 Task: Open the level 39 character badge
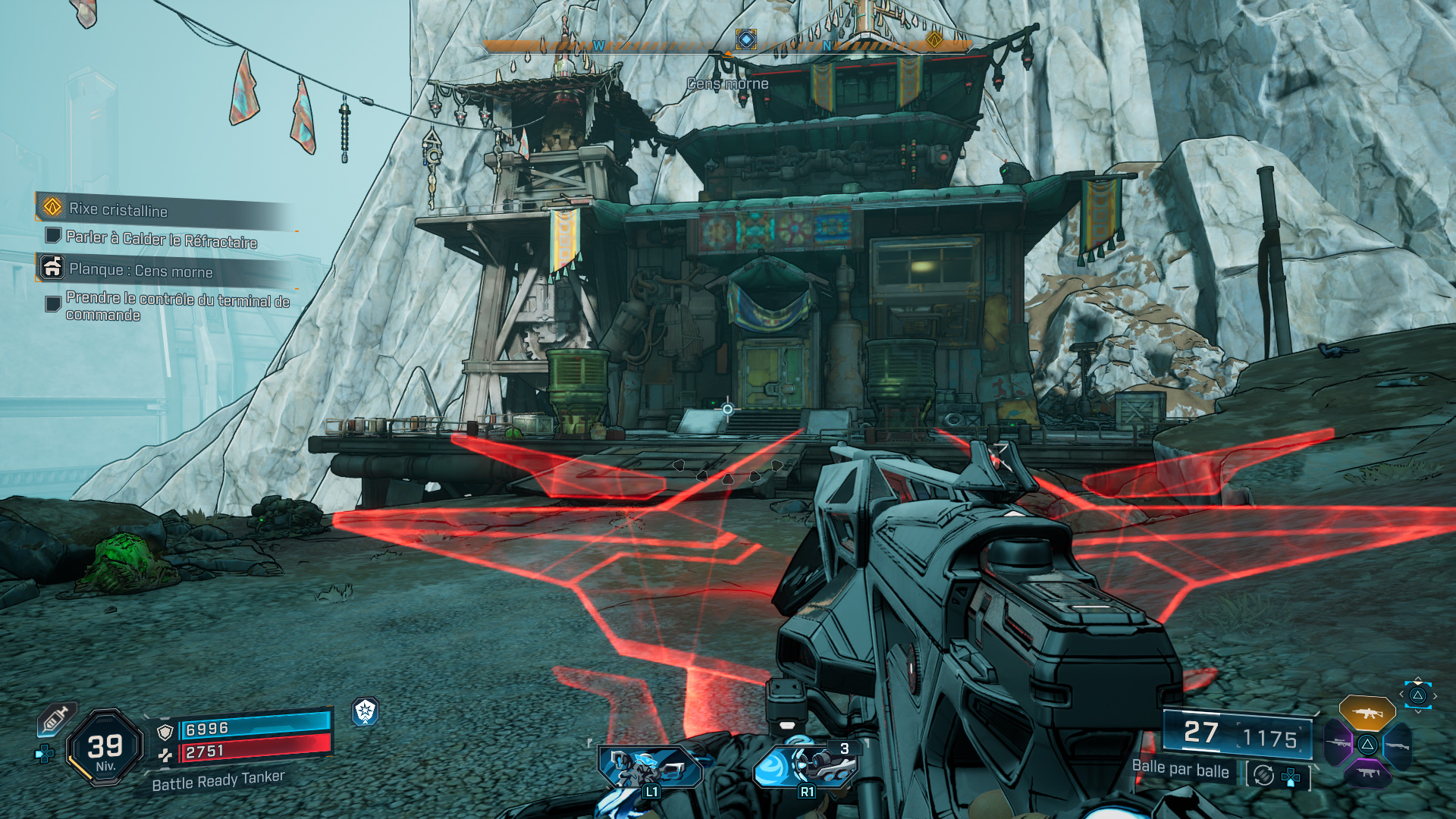105,748
